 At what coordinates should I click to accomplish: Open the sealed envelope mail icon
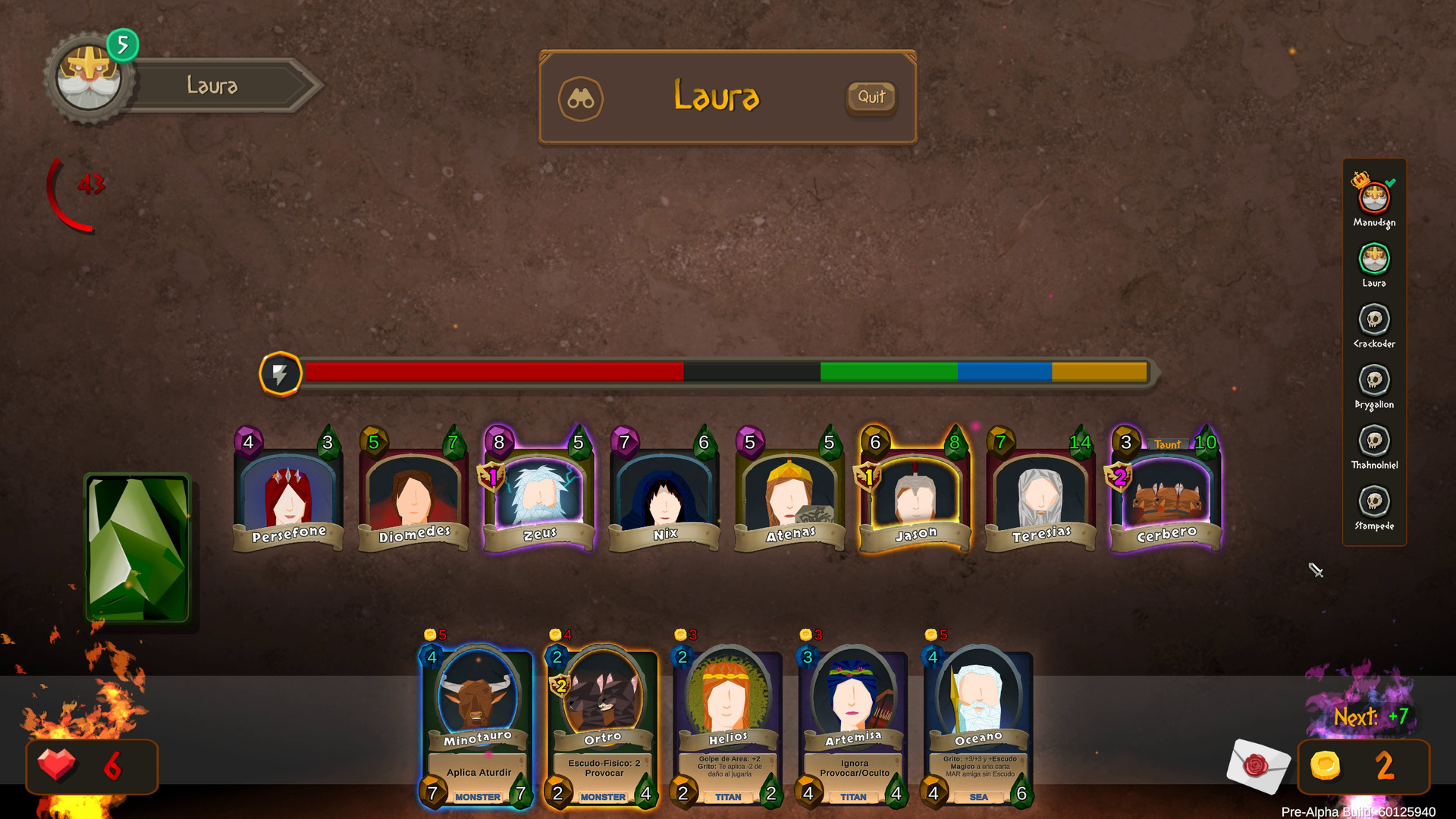[x=1259, y=767]
